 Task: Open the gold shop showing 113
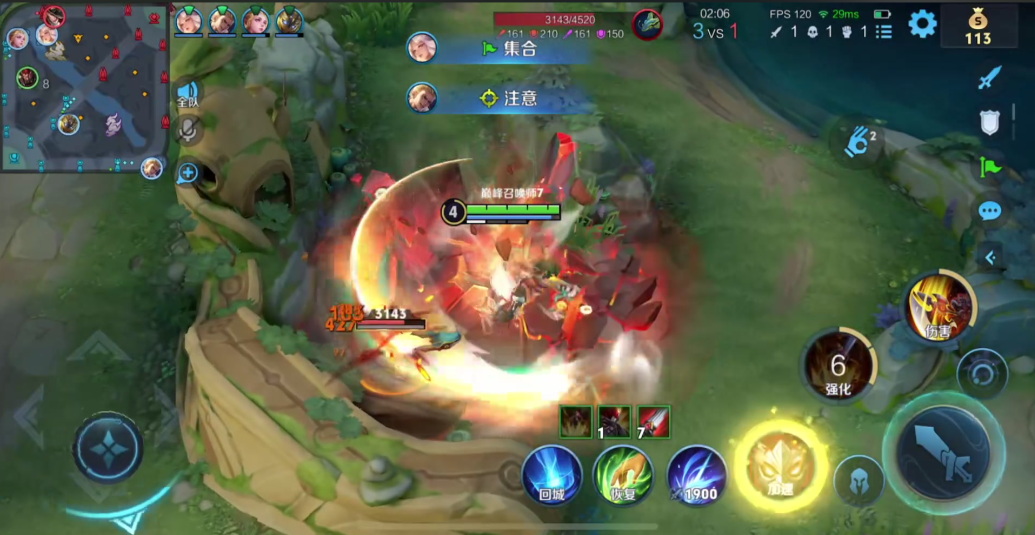click(977, 26)
